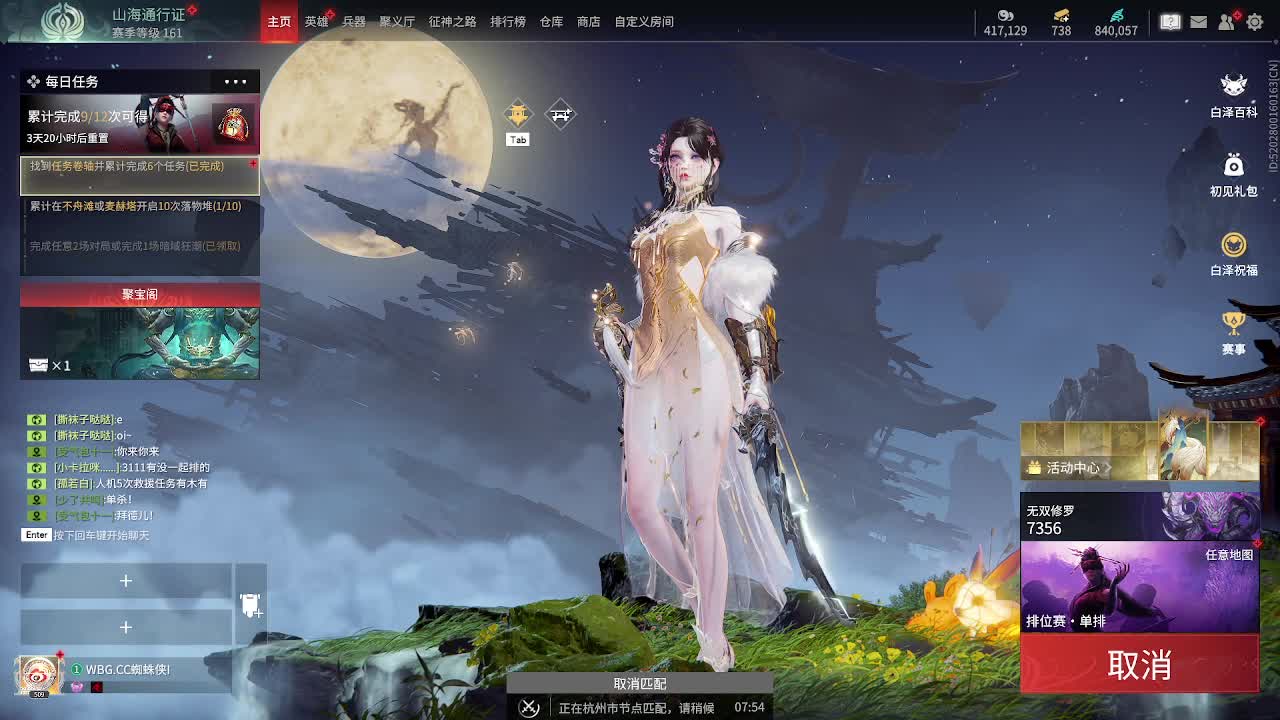This screenshot has height=720, width=1280.
Task: Cancel matchmaking with the red 取消 button
Action: point(1139,665)
